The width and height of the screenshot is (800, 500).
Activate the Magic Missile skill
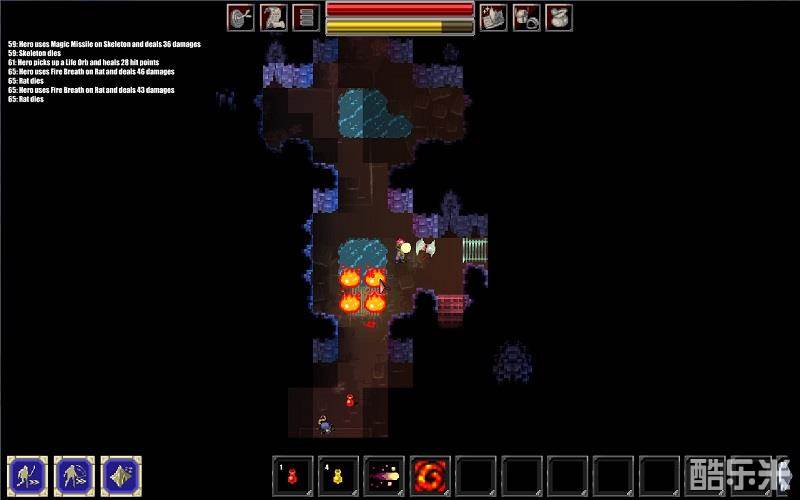(x=384, y=474)
